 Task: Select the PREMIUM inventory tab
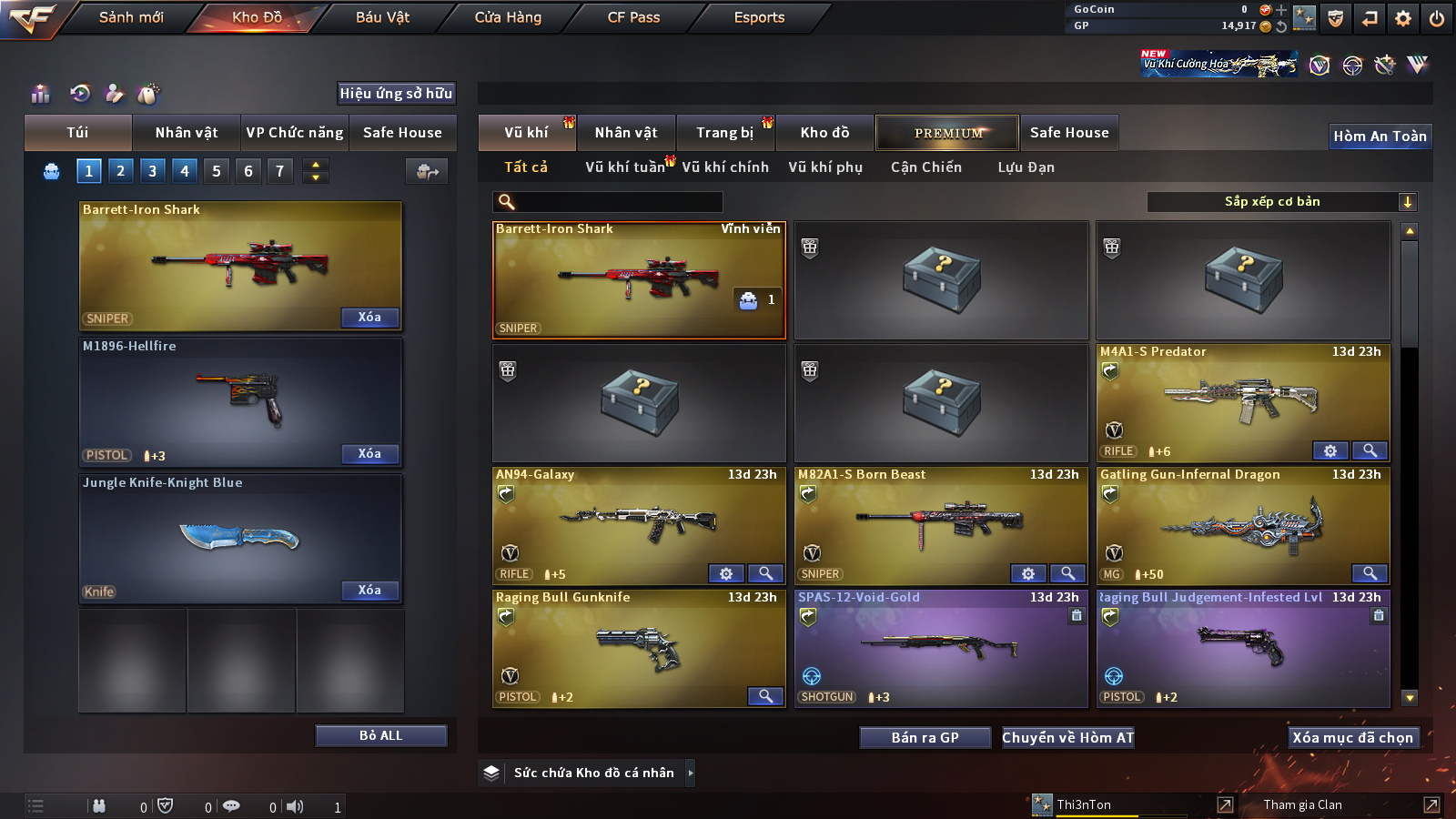948,133
